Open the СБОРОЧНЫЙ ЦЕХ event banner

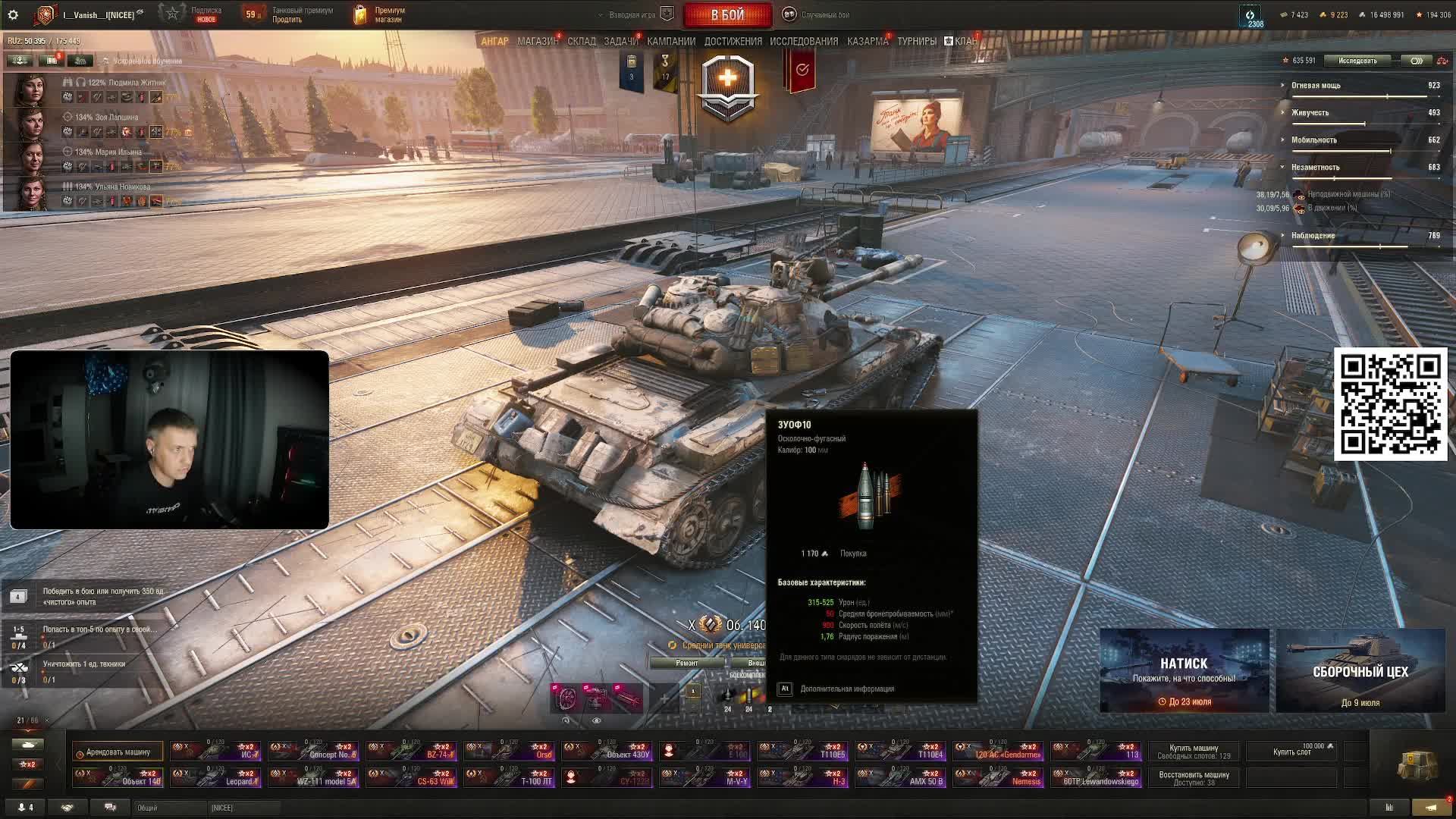(1360, 670)
